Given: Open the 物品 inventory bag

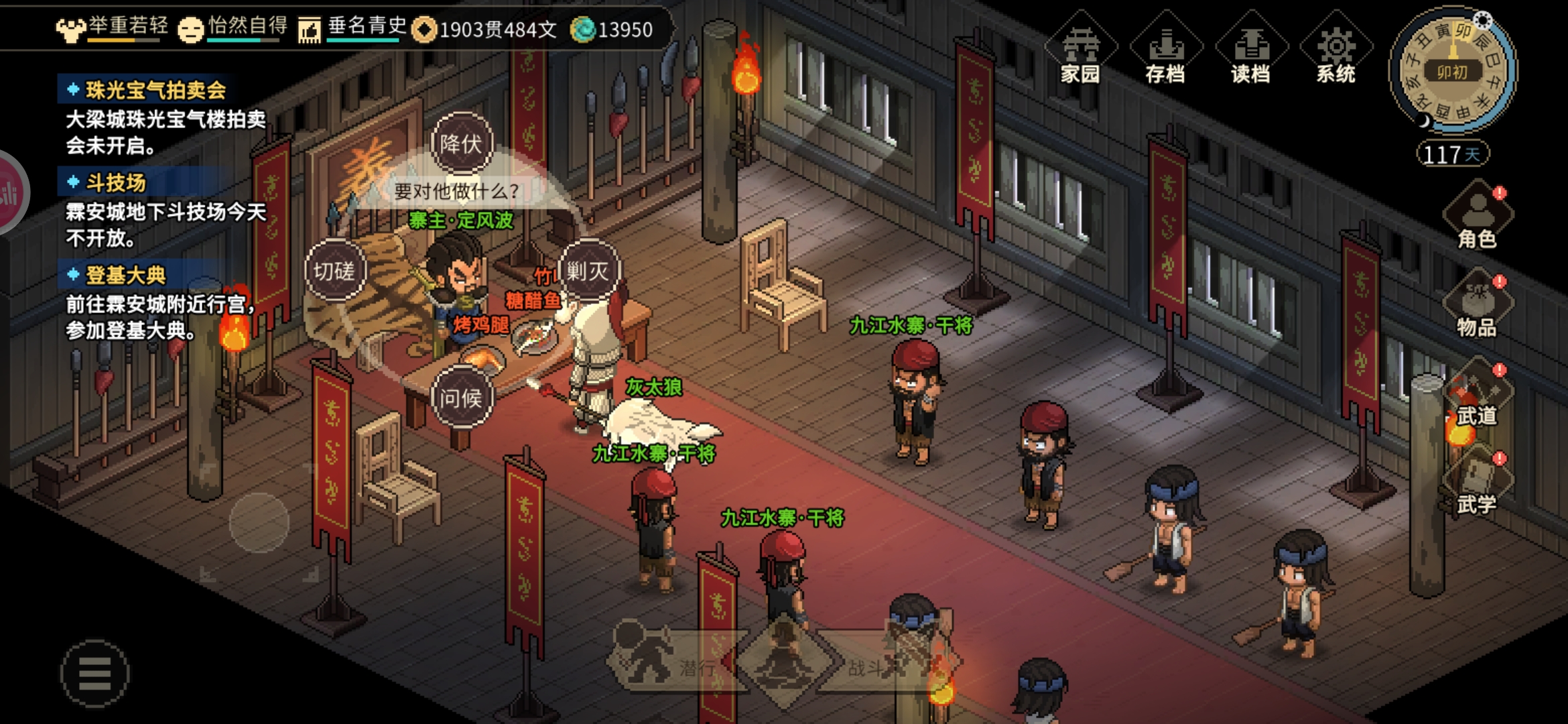Looking at the screenshot, I should [1477, 305].
